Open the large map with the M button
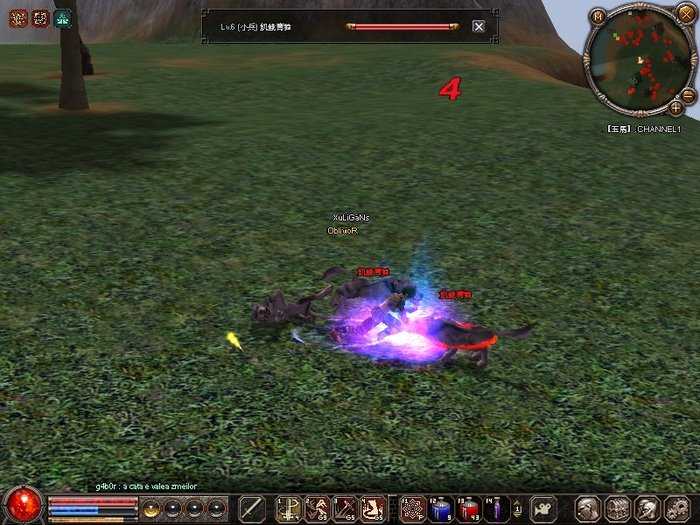Viewport: 700px width, 525px height. click(x=598, y=16)
